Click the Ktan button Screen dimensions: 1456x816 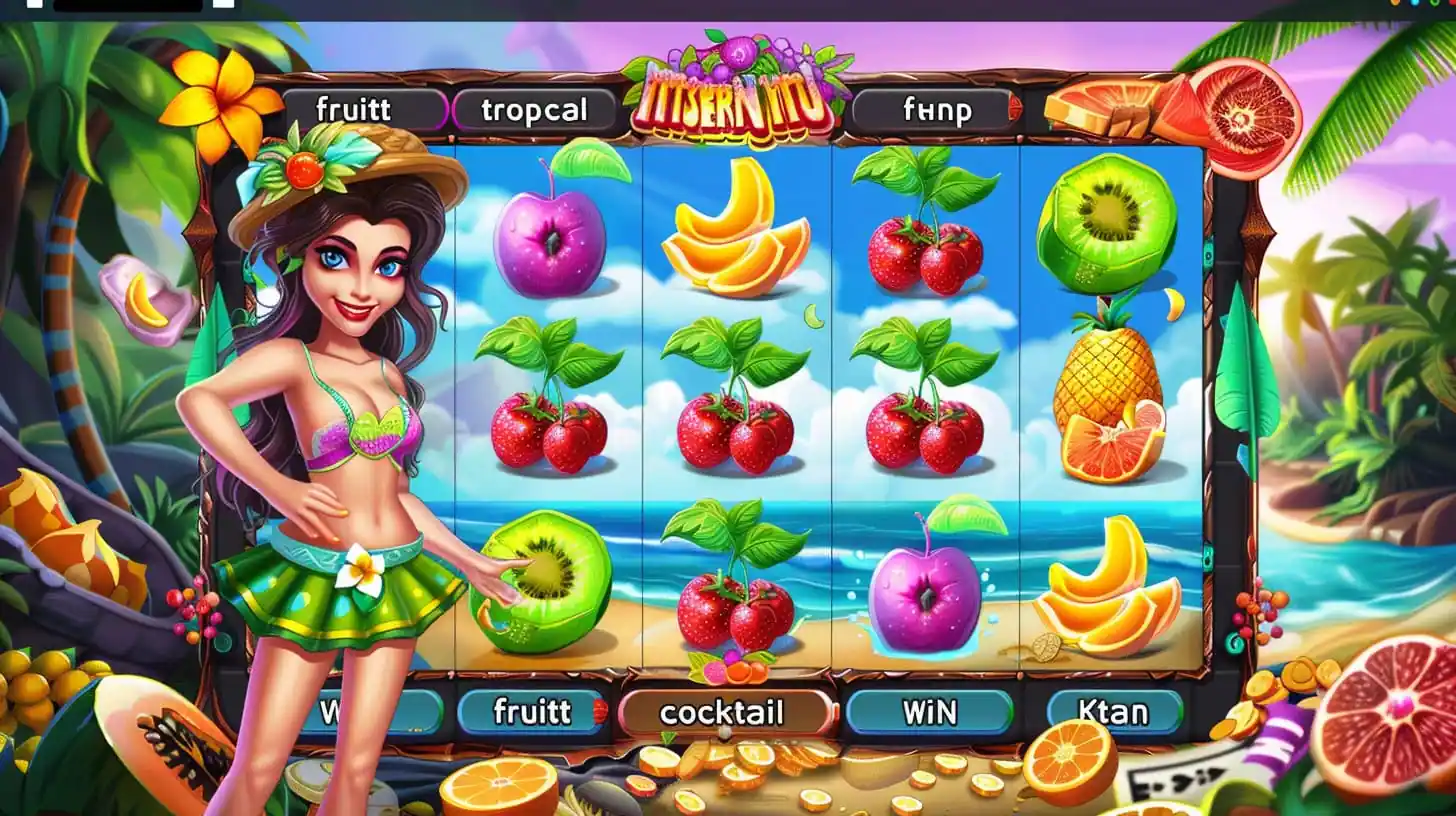(x=1114, y=712)
